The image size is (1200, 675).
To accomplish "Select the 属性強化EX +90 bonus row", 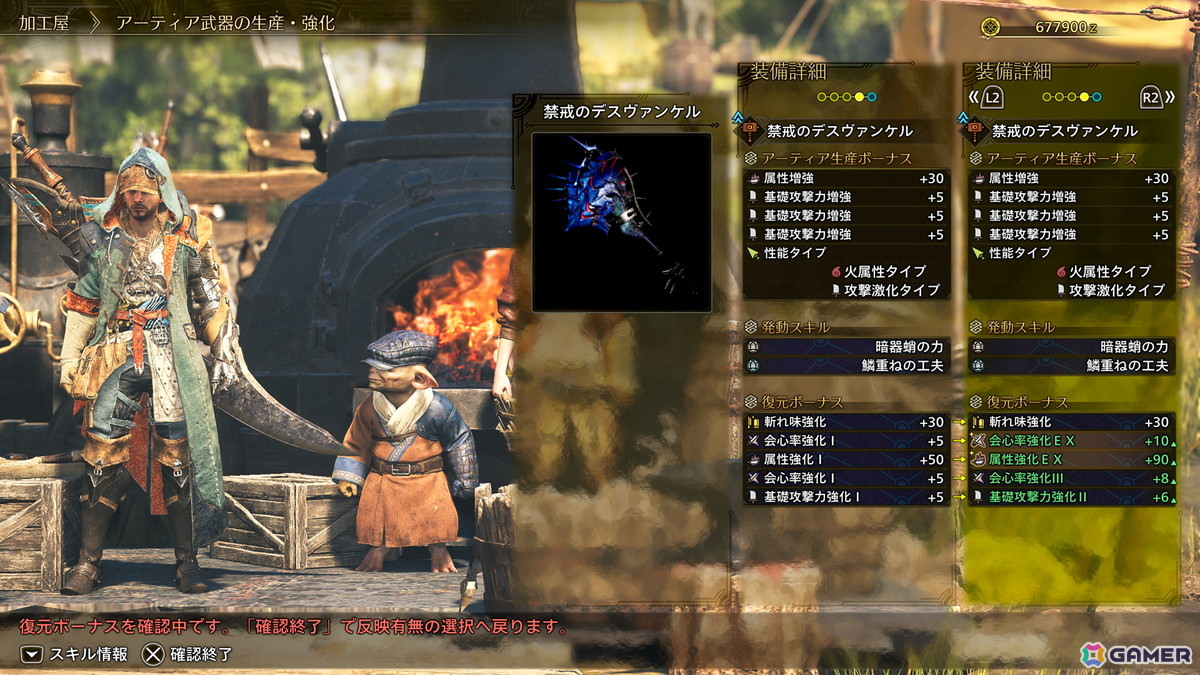I will pyautogui.click(x=1070, y=460).
